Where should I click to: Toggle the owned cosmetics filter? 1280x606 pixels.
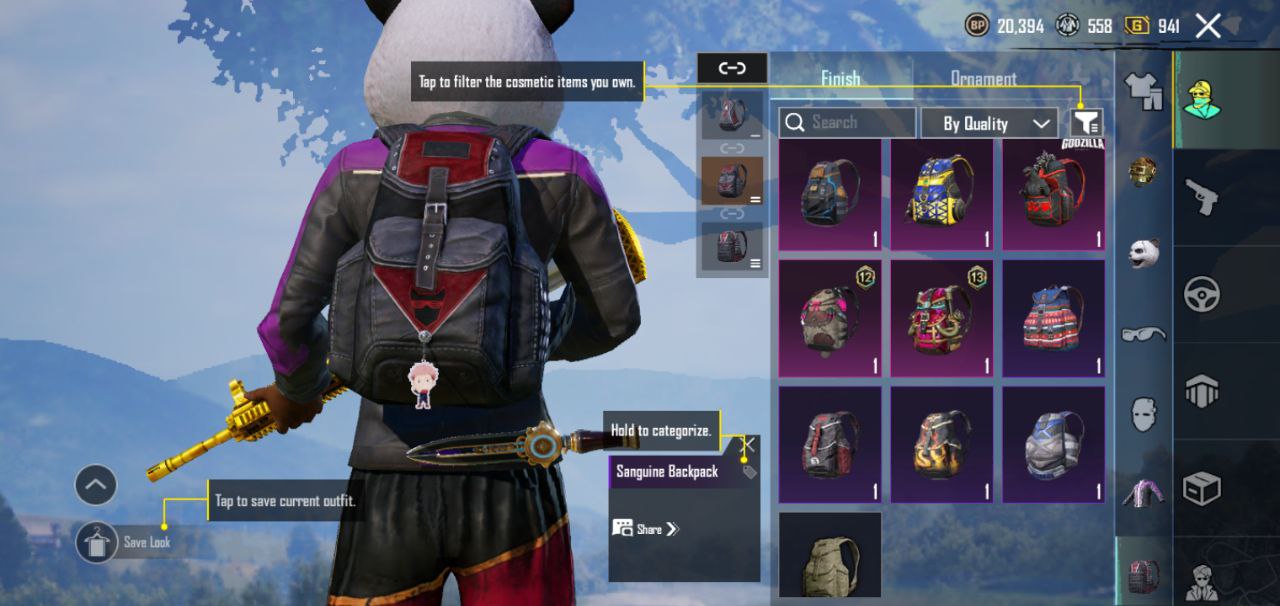click(x=1087, y=123)
